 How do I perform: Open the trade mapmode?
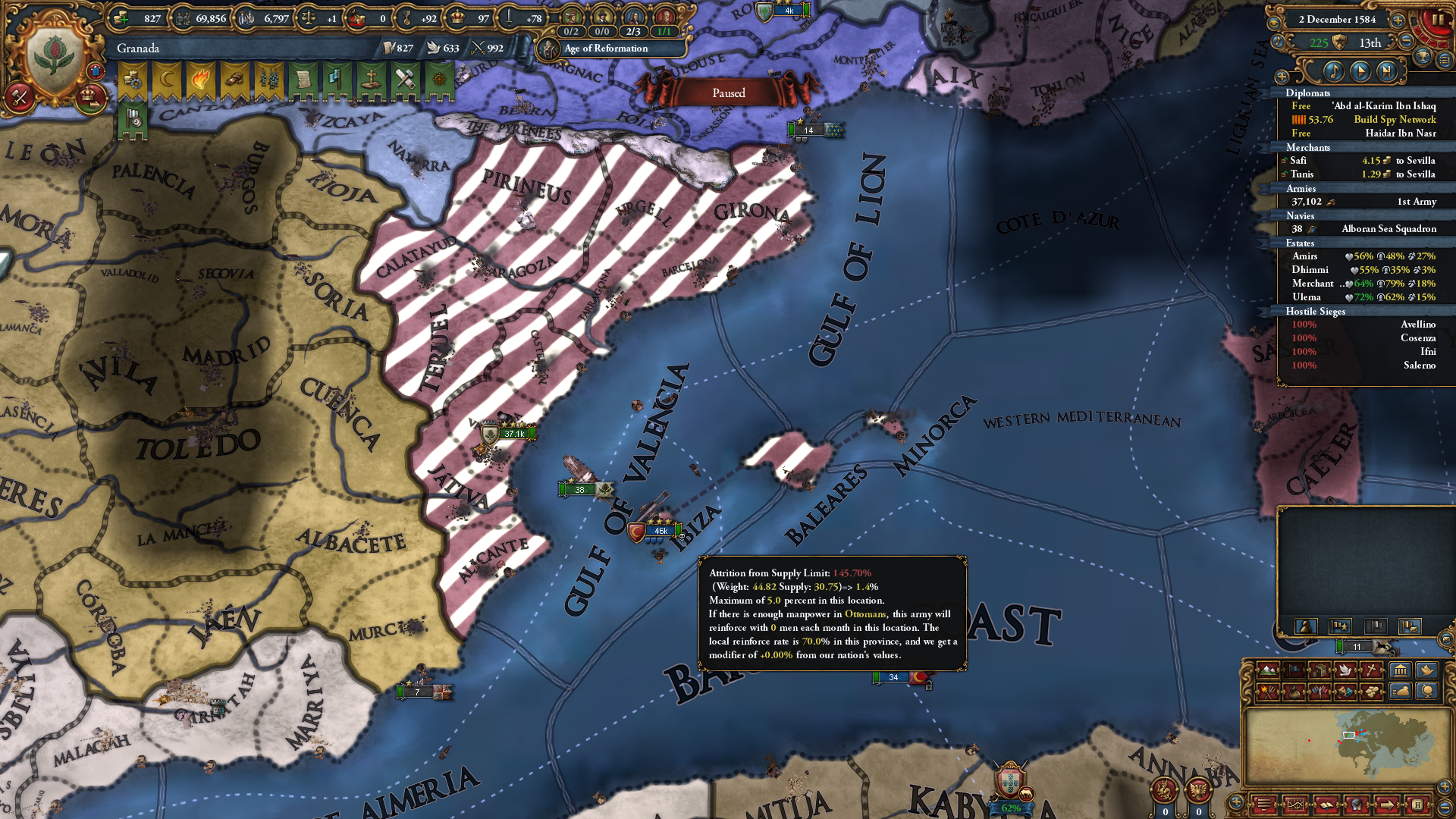[1319, 671]
